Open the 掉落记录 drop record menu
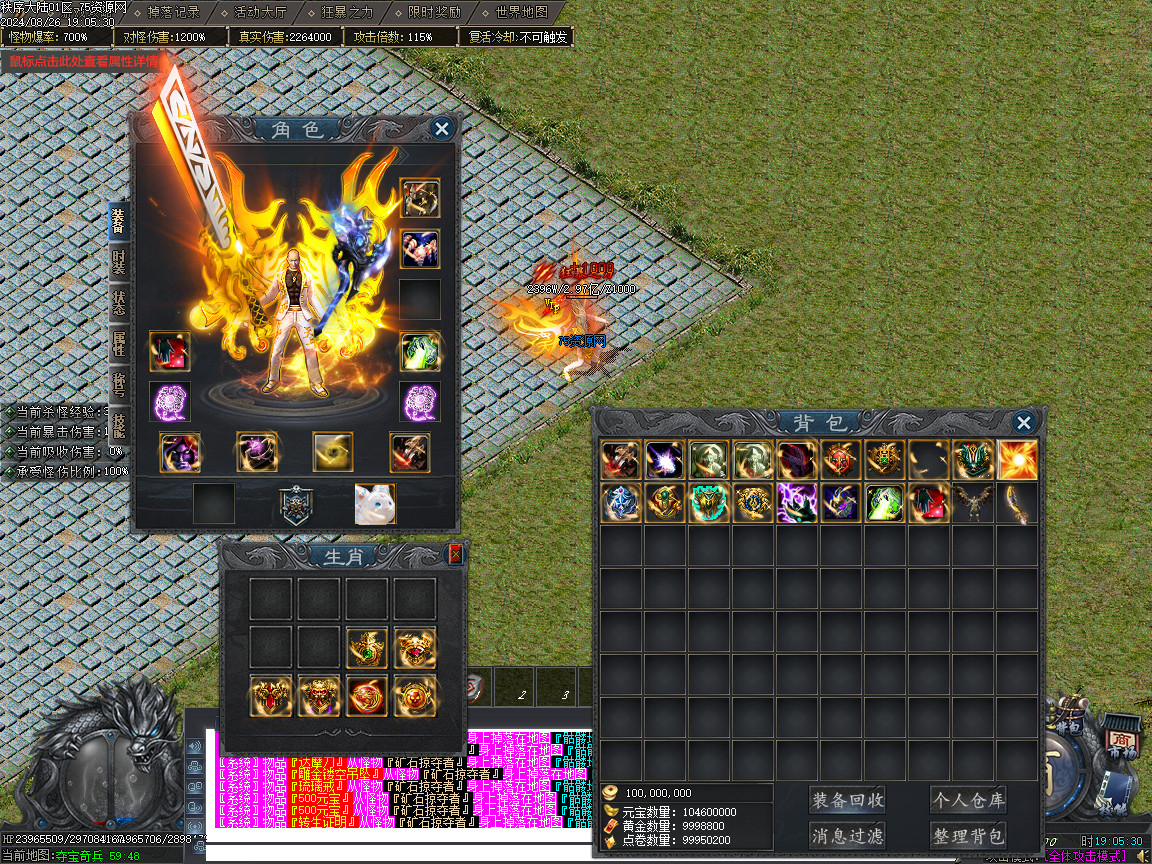The image size is (1152, 864). click(172, 12)
